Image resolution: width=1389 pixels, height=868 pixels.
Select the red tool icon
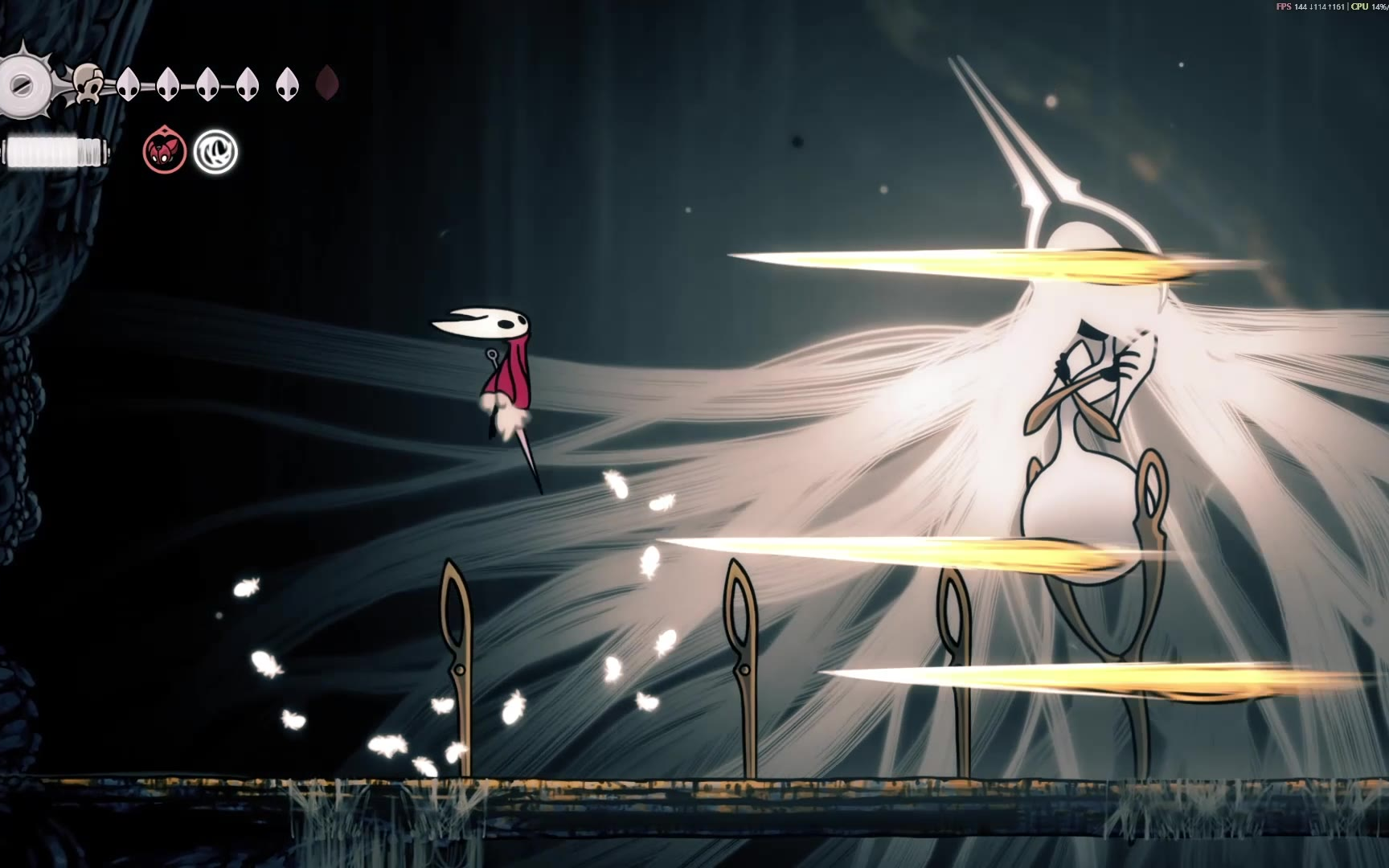(x=165, y=152)
